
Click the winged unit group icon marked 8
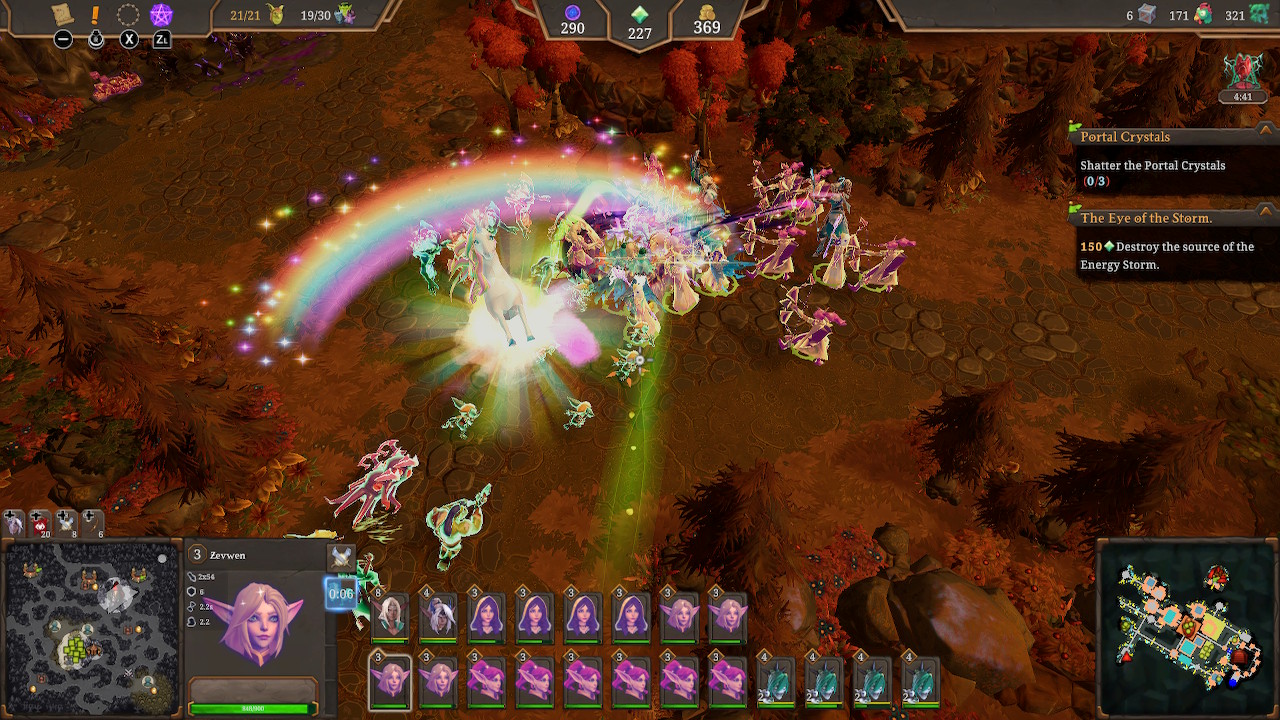pos(66,525)
